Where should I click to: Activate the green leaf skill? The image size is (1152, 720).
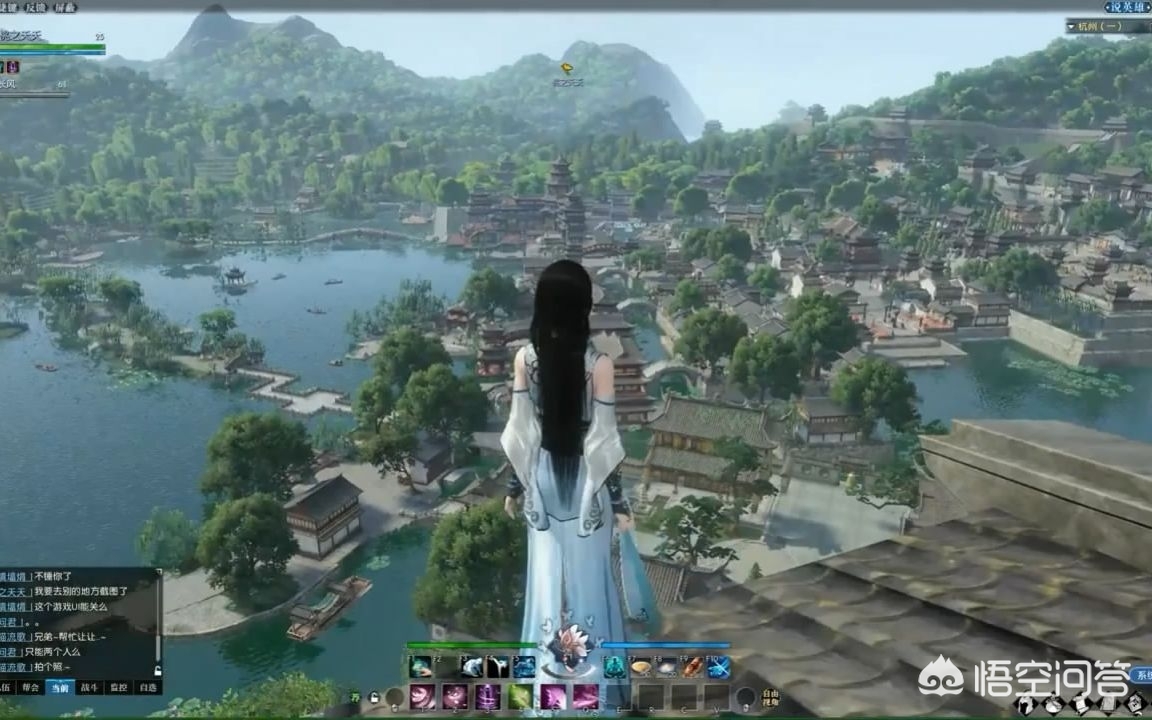521,696
